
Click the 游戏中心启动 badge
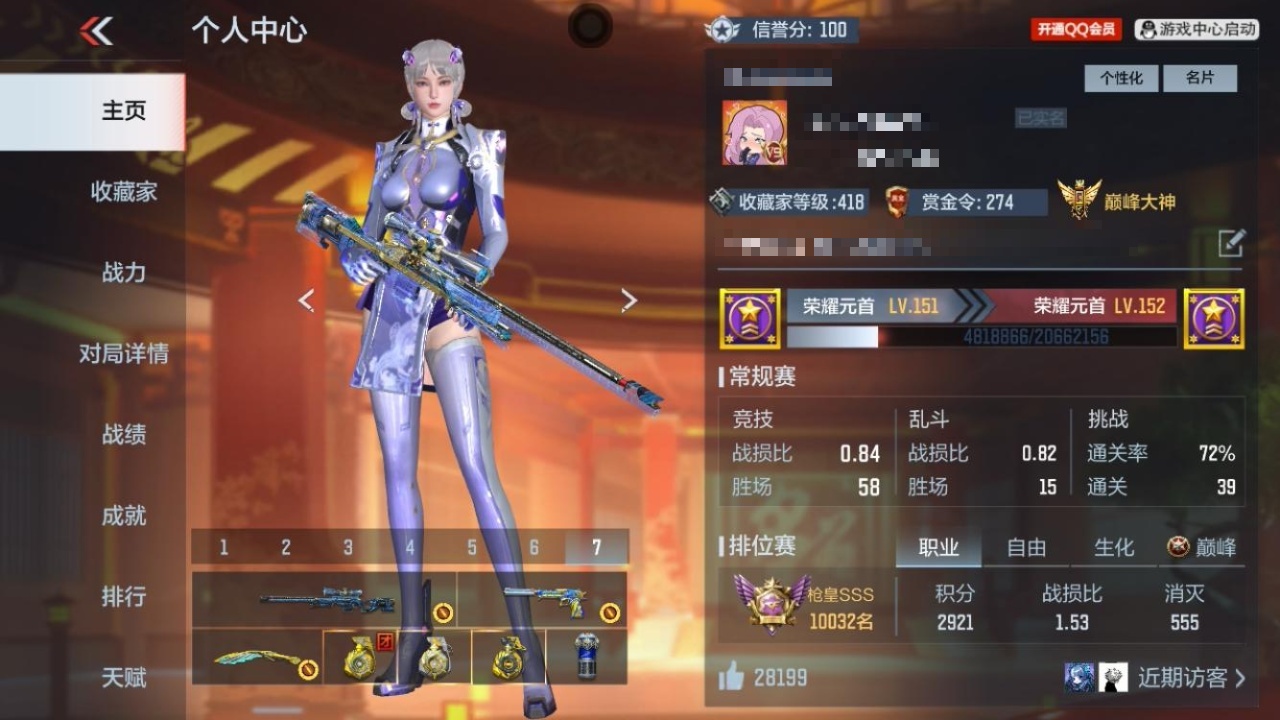pyautogui.click(x=1197, y=30)
